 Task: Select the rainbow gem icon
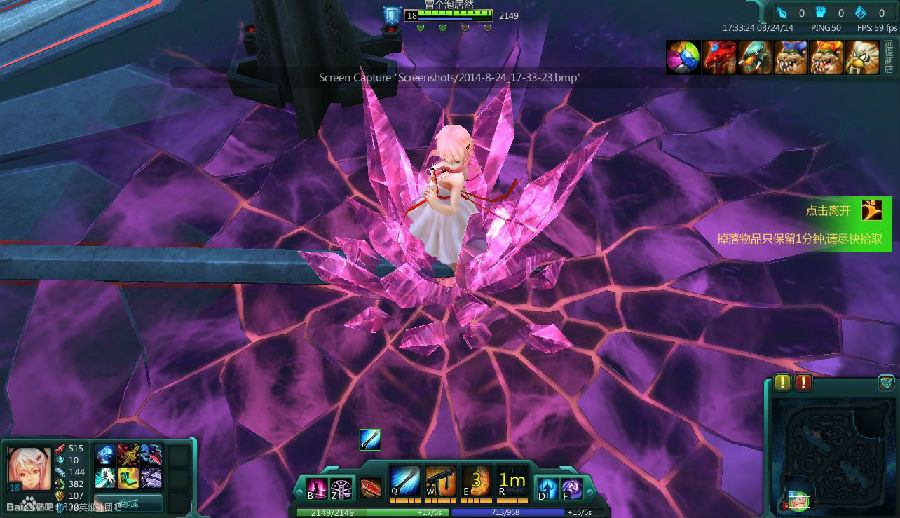(684, 57)
